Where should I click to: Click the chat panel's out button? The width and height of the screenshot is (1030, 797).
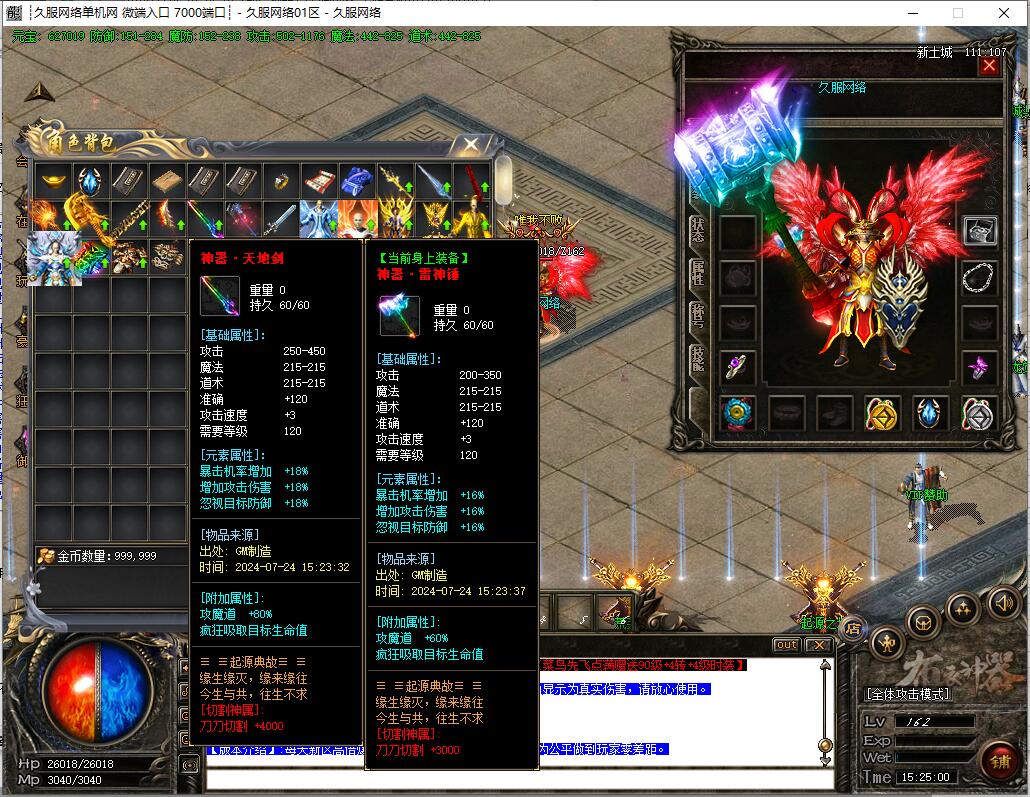[787, 645]
